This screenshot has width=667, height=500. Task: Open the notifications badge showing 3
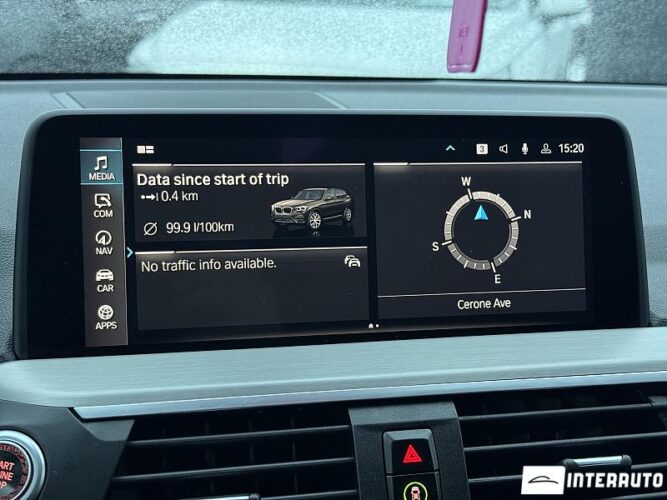tap(482, 149)
